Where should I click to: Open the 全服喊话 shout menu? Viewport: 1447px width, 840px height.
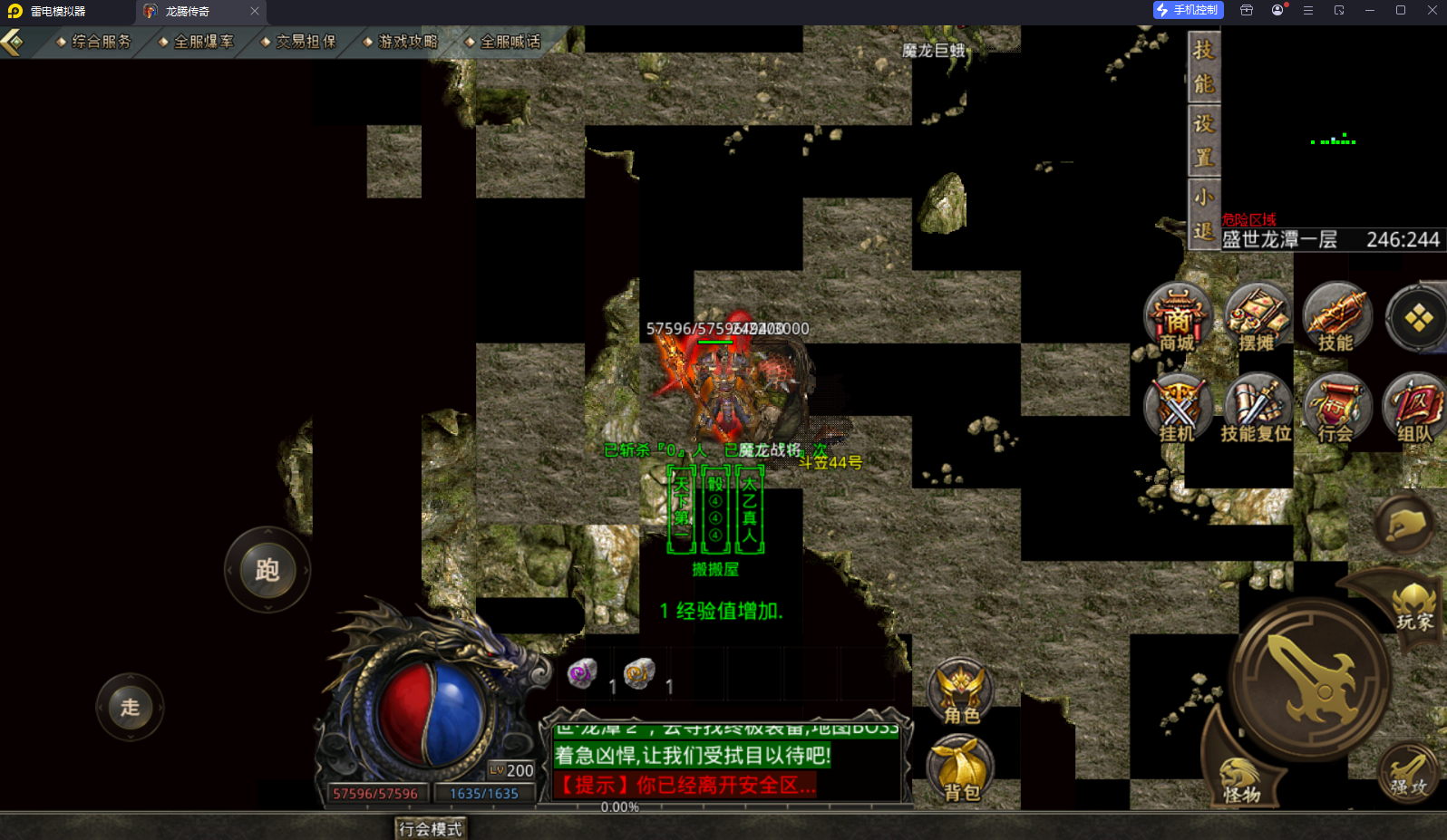[x=503, y=42]
